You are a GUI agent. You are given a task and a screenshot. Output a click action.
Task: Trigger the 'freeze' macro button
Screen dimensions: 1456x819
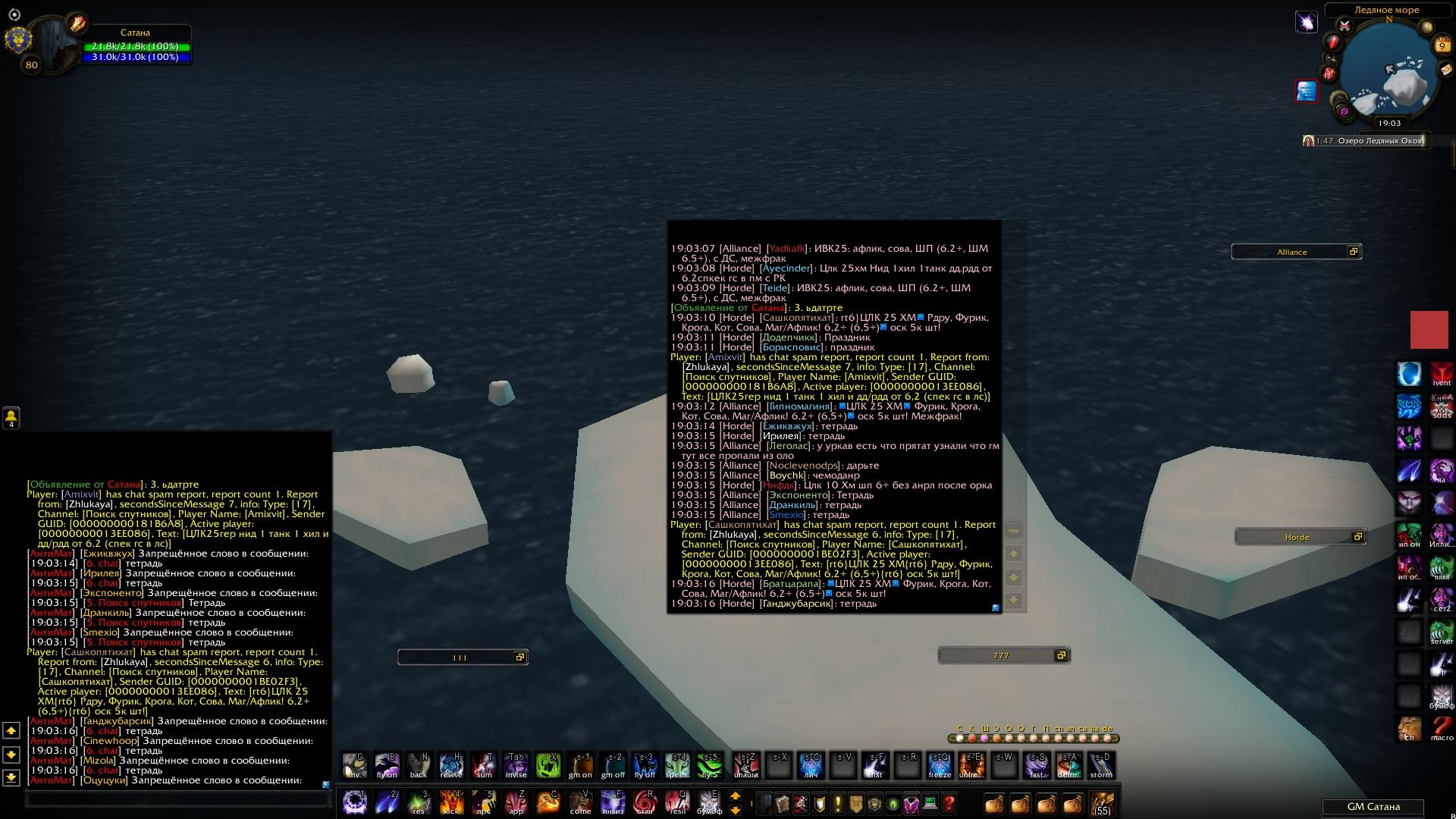click(x=940, y=766)
